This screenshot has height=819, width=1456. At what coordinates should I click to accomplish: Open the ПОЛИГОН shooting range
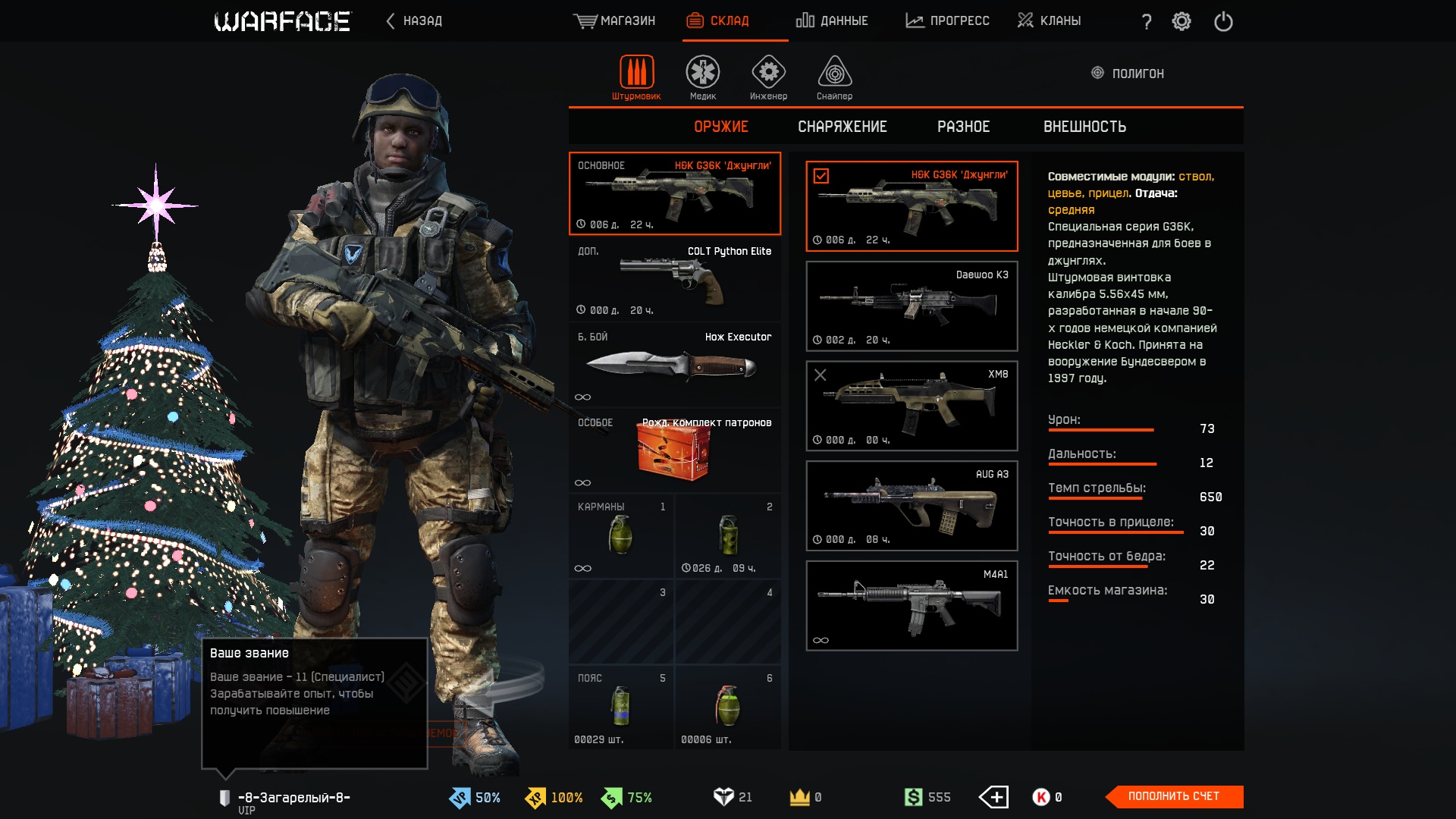click(x=1128, y=74)
